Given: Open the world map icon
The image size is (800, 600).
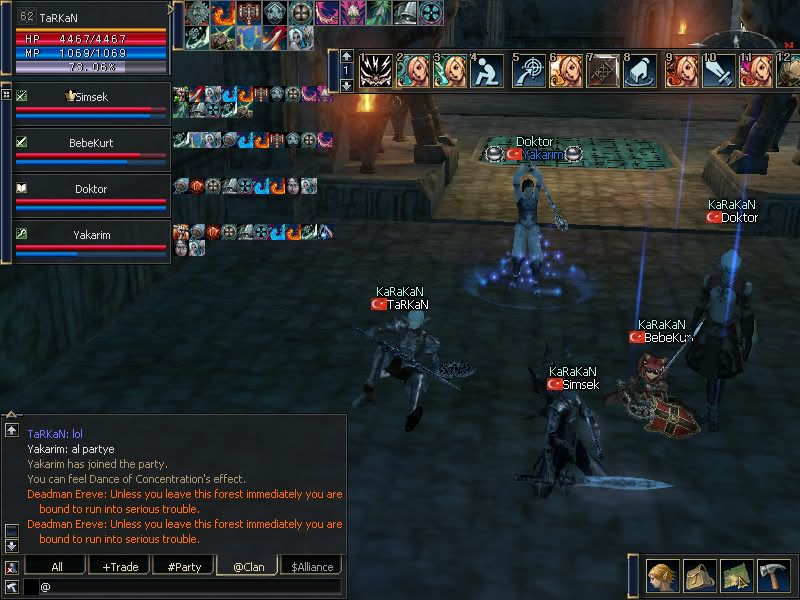Looking at the screenshot, I should point(737,574).
